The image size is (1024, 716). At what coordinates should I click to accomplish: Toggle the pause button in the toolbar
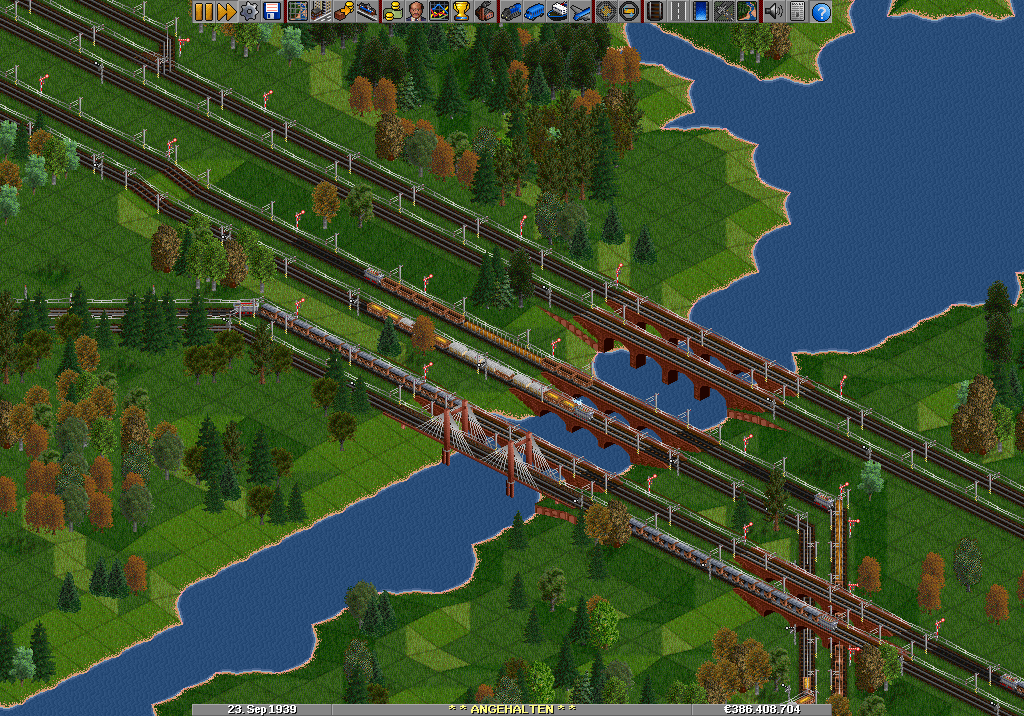coord(203,12)
